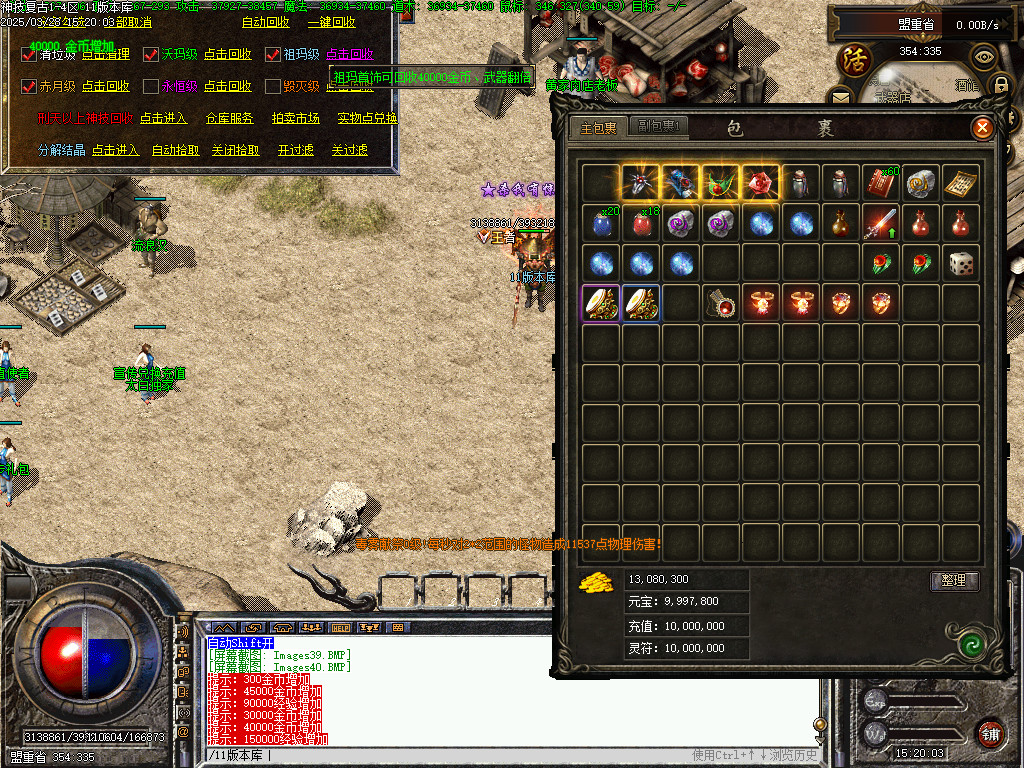Toggle the 沃玛级 recycle checkbox
Screen dimensions: 1024x768
(x=152, y=55)
